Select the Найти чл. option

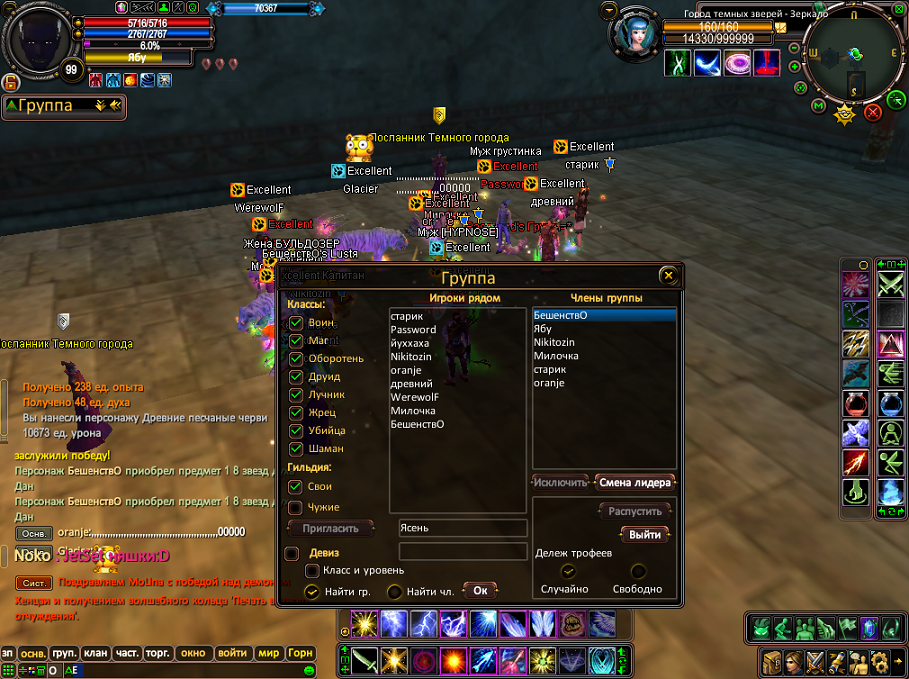[395, 592]
